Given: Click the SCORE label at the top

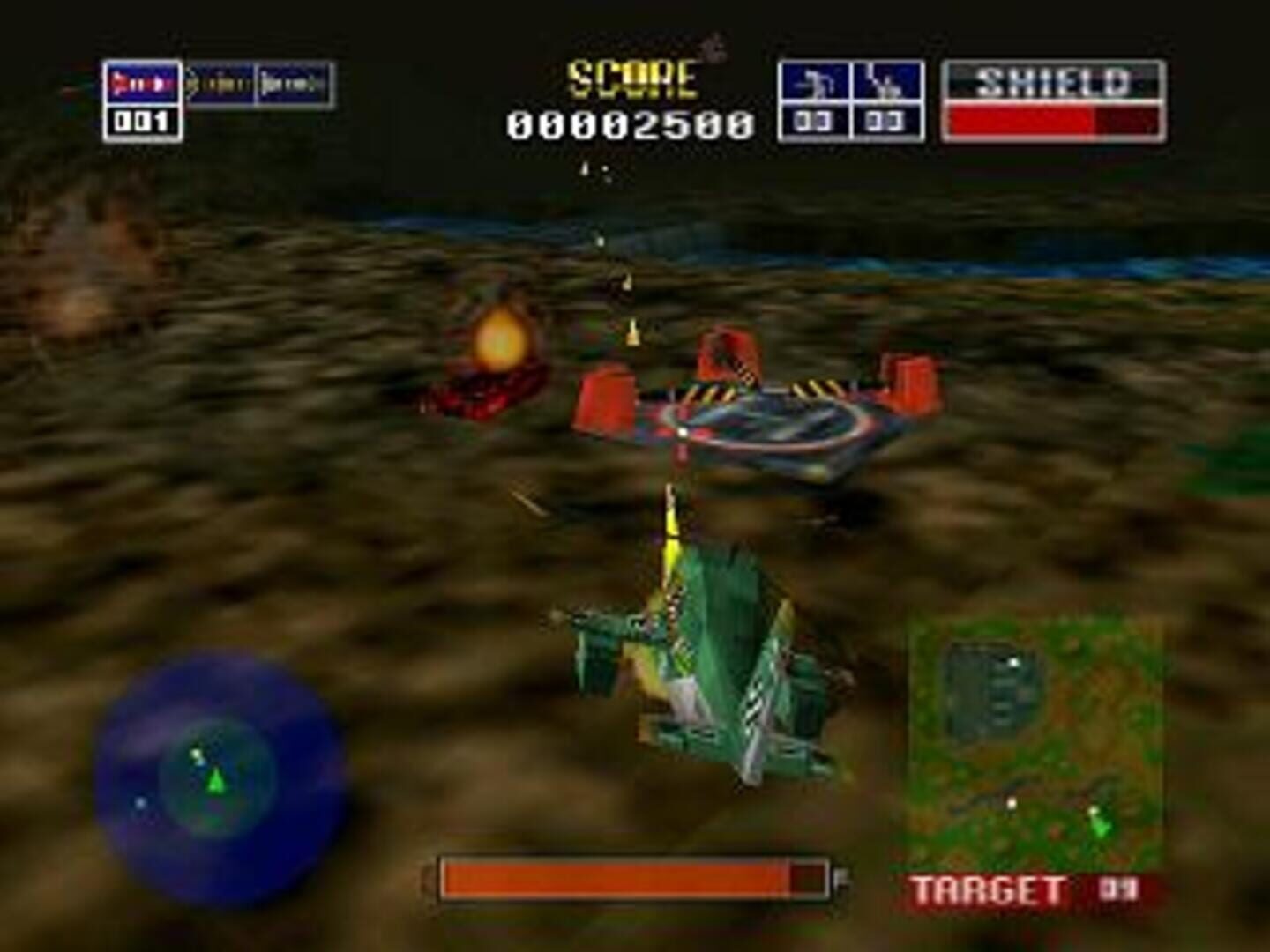Looking at the screenshot, I should coord(632,79).
